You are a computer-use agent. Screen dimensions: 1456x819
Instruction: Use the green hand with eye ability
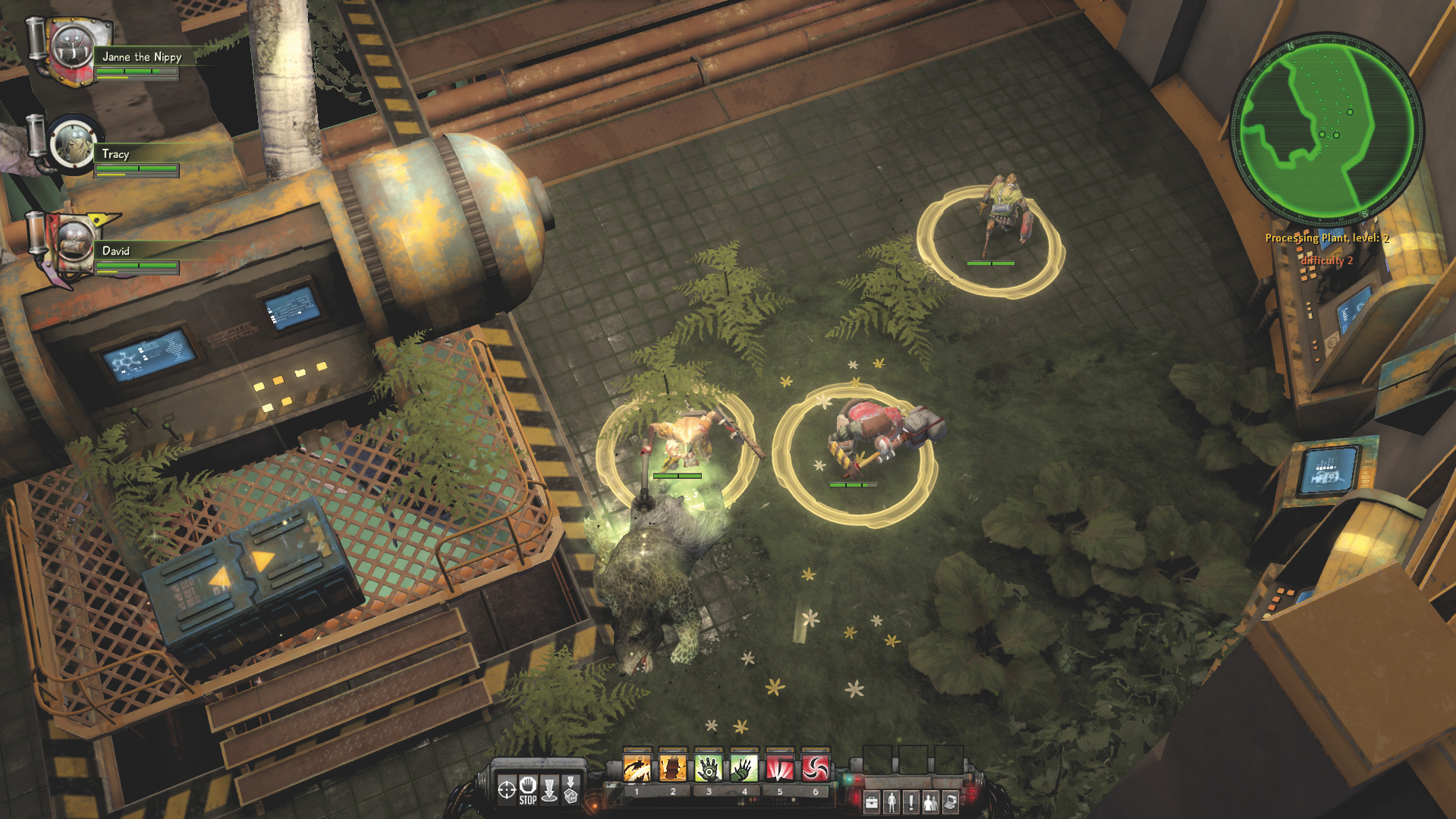[x=708, y=768]
